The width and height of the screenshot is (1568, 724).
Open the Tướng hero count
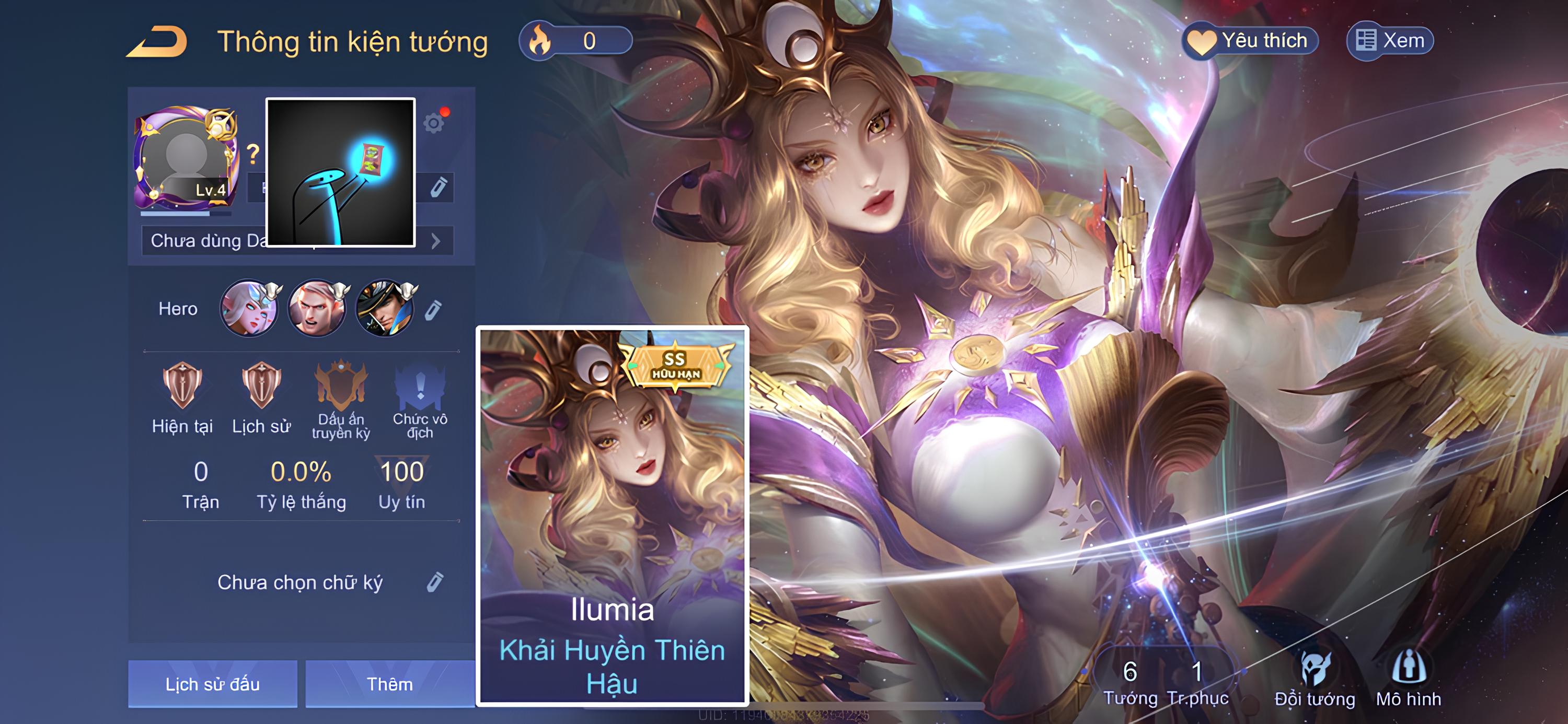pyautogui.click(x=1129, y=682)
